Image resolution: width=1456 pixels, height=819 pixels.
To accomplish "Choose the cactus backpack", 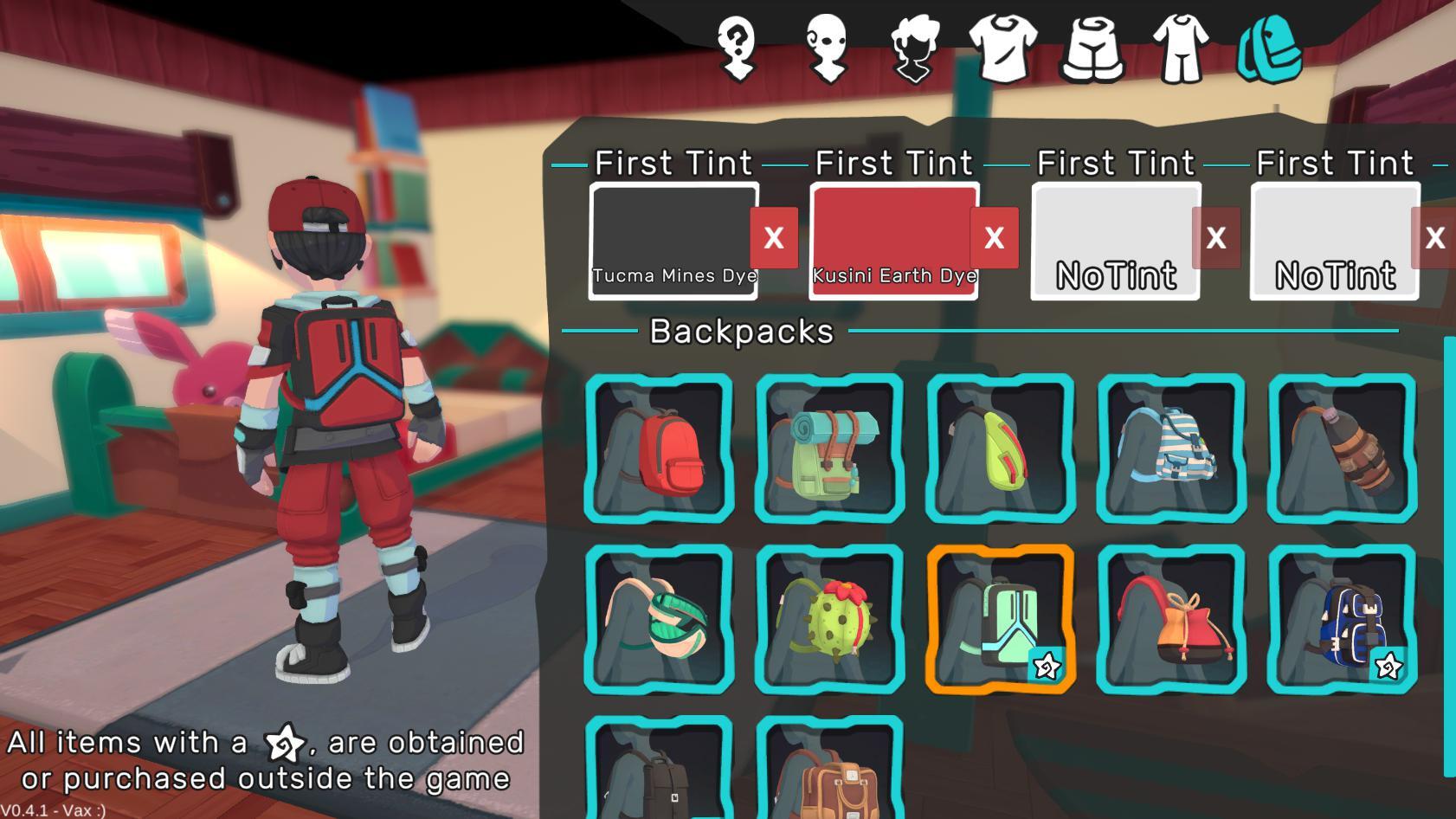I will click(831, 619).
